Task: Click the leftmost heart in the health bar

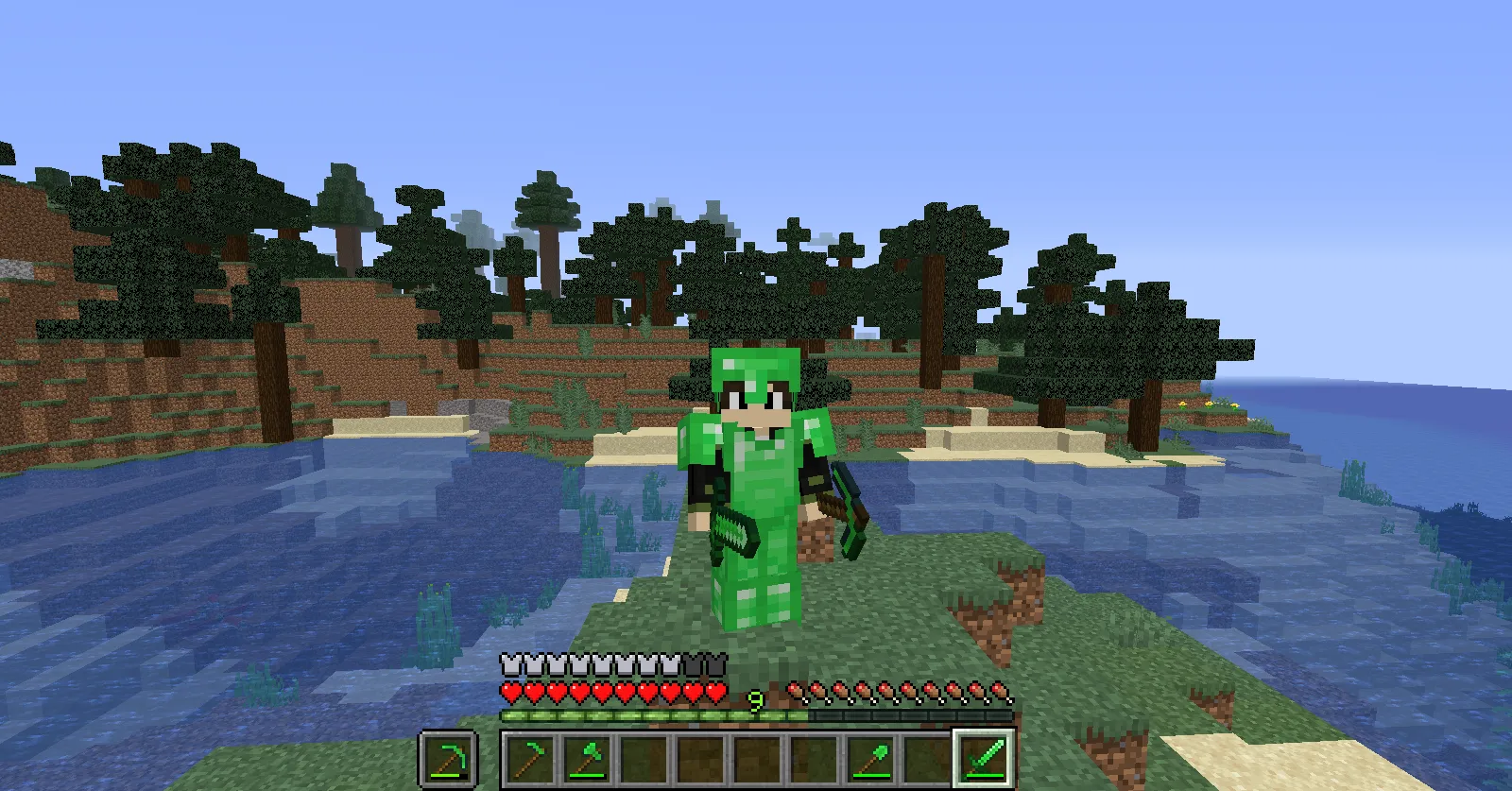Action: [x=509, y=689]
